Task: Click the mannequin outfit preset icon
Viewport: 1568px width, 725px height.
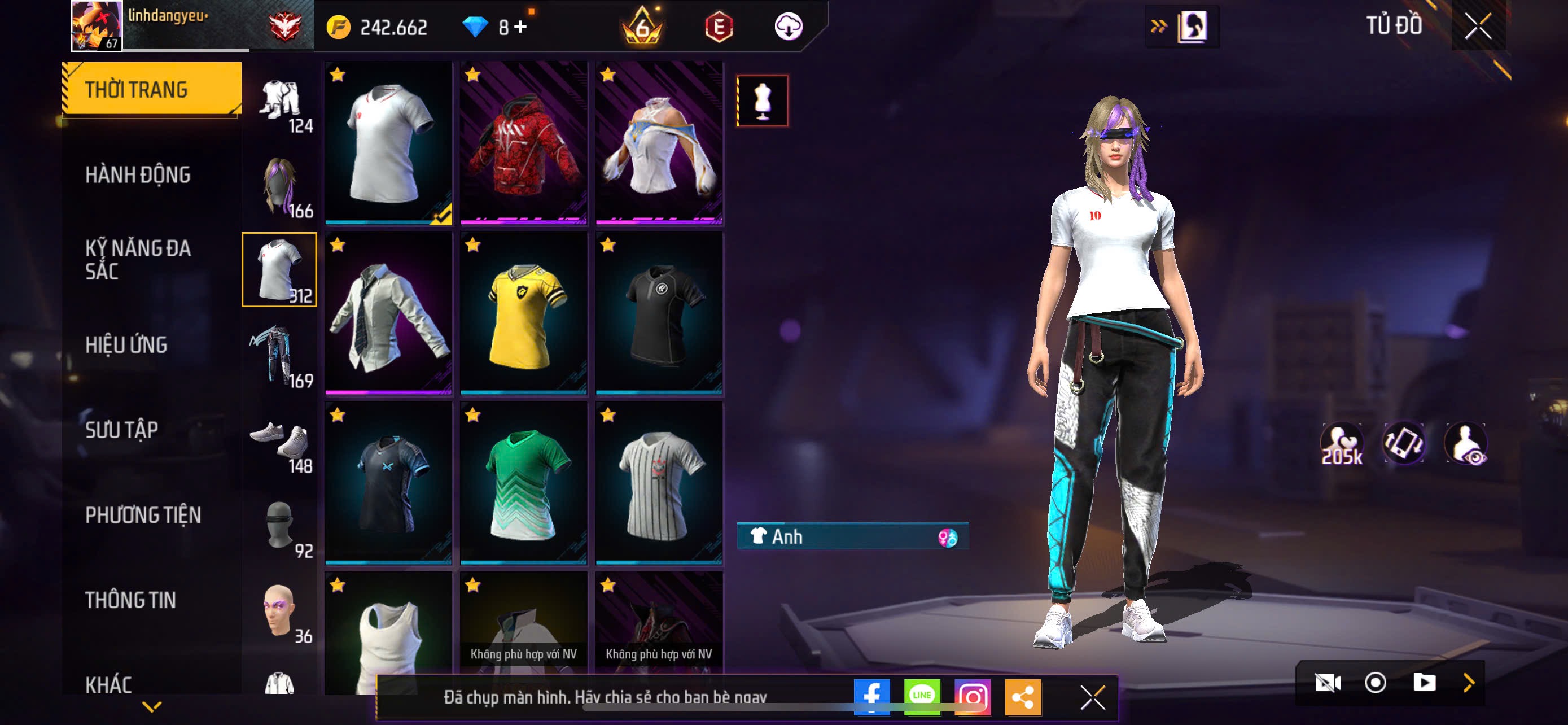Action: [x=762, y=101]
